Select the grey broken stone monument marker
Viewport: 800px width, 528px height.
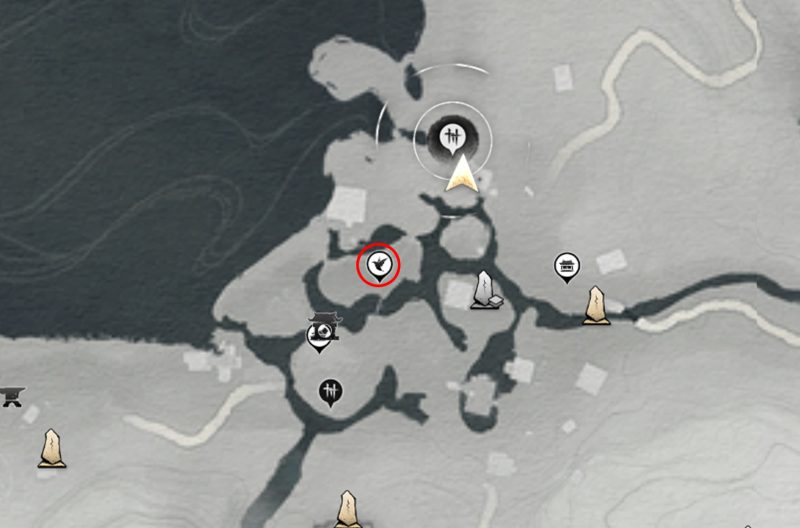click(x=487, y=290)
